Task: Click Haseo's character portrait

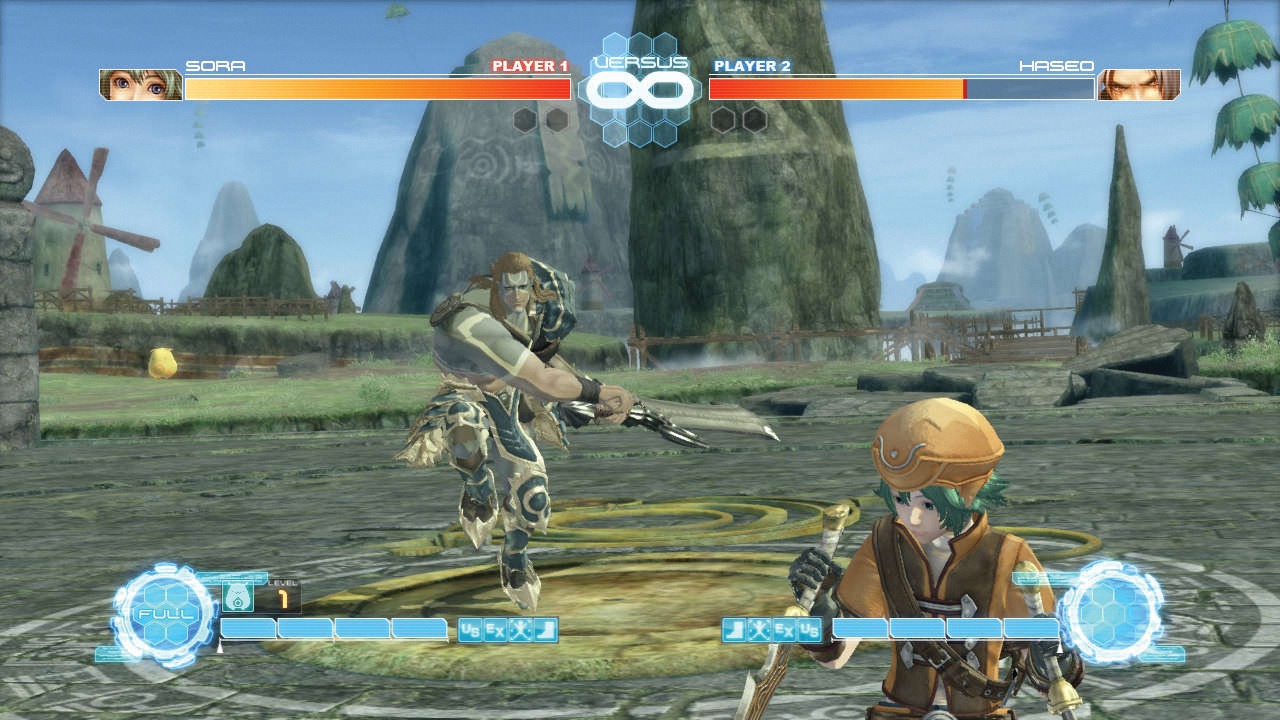Action: point(1138,85)
